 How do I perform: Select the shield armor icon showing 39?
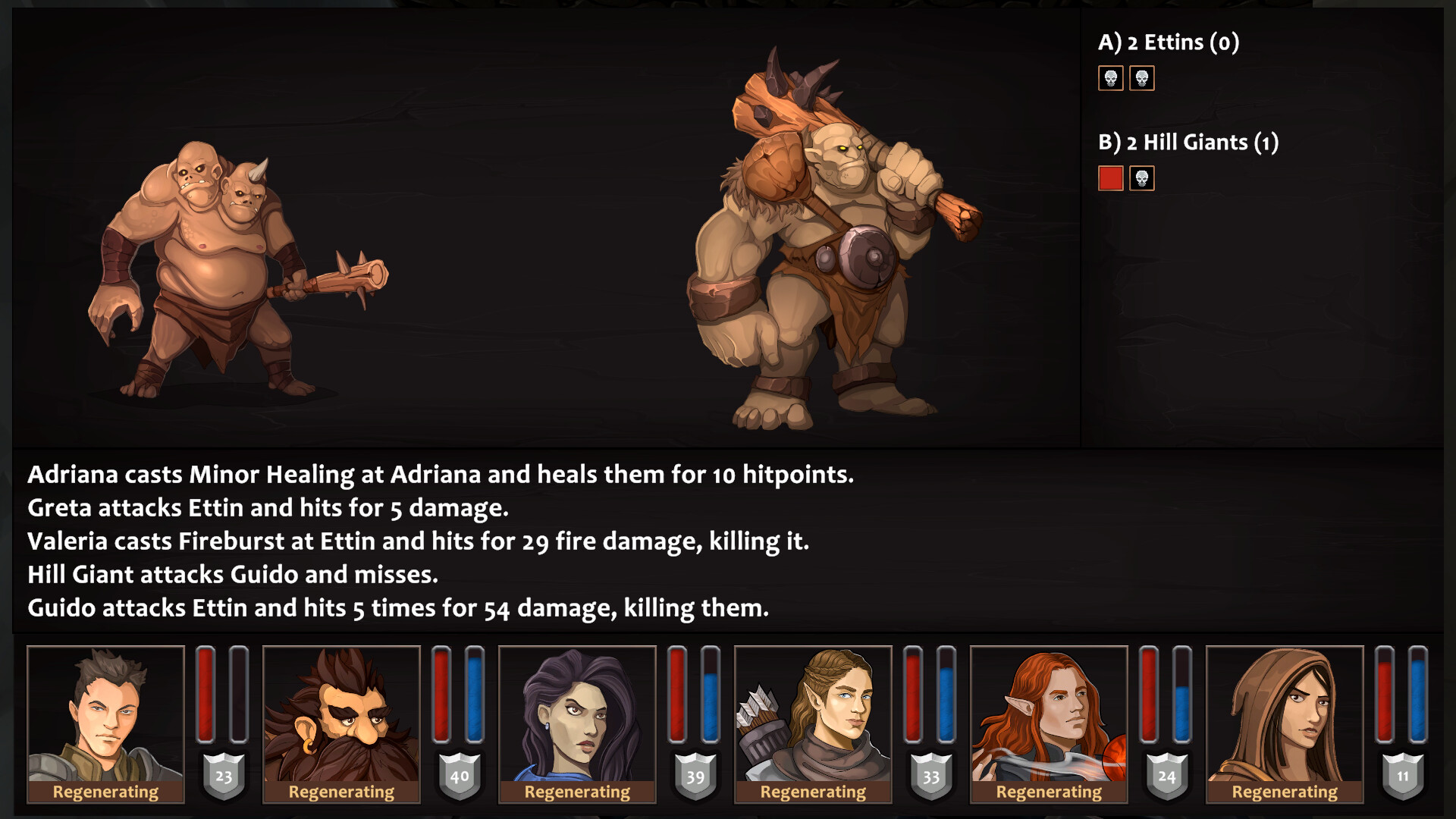tap(695, 776)
